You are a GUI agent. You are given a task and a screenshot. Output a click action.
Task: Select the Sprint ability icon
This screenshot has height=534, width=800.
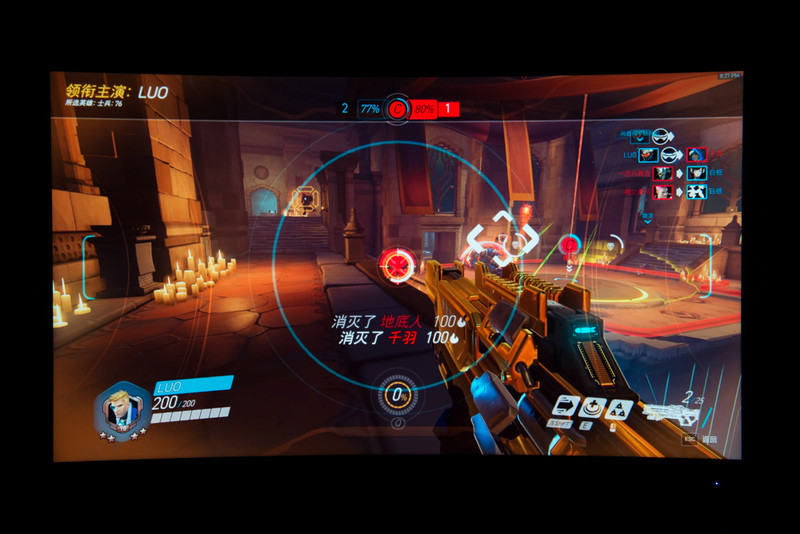(567, 406)
